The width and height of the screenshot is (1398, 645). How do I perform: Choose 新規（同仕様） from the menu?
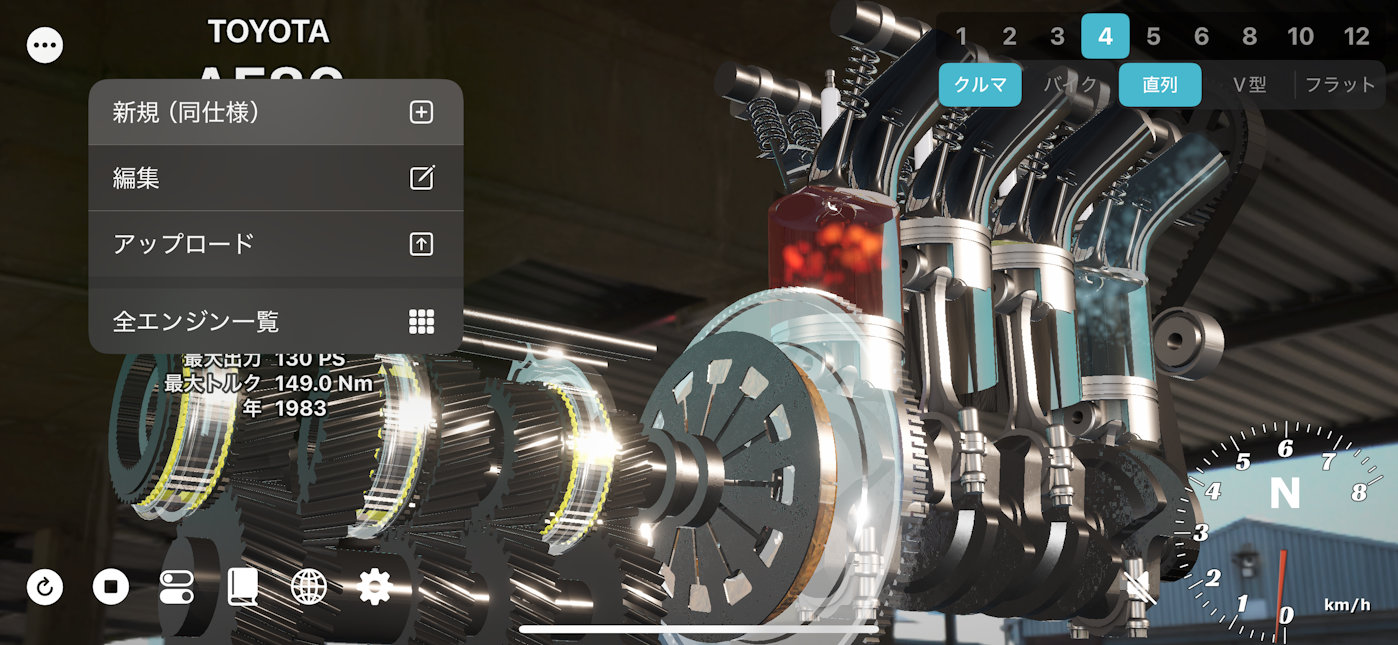pos(275,113)
